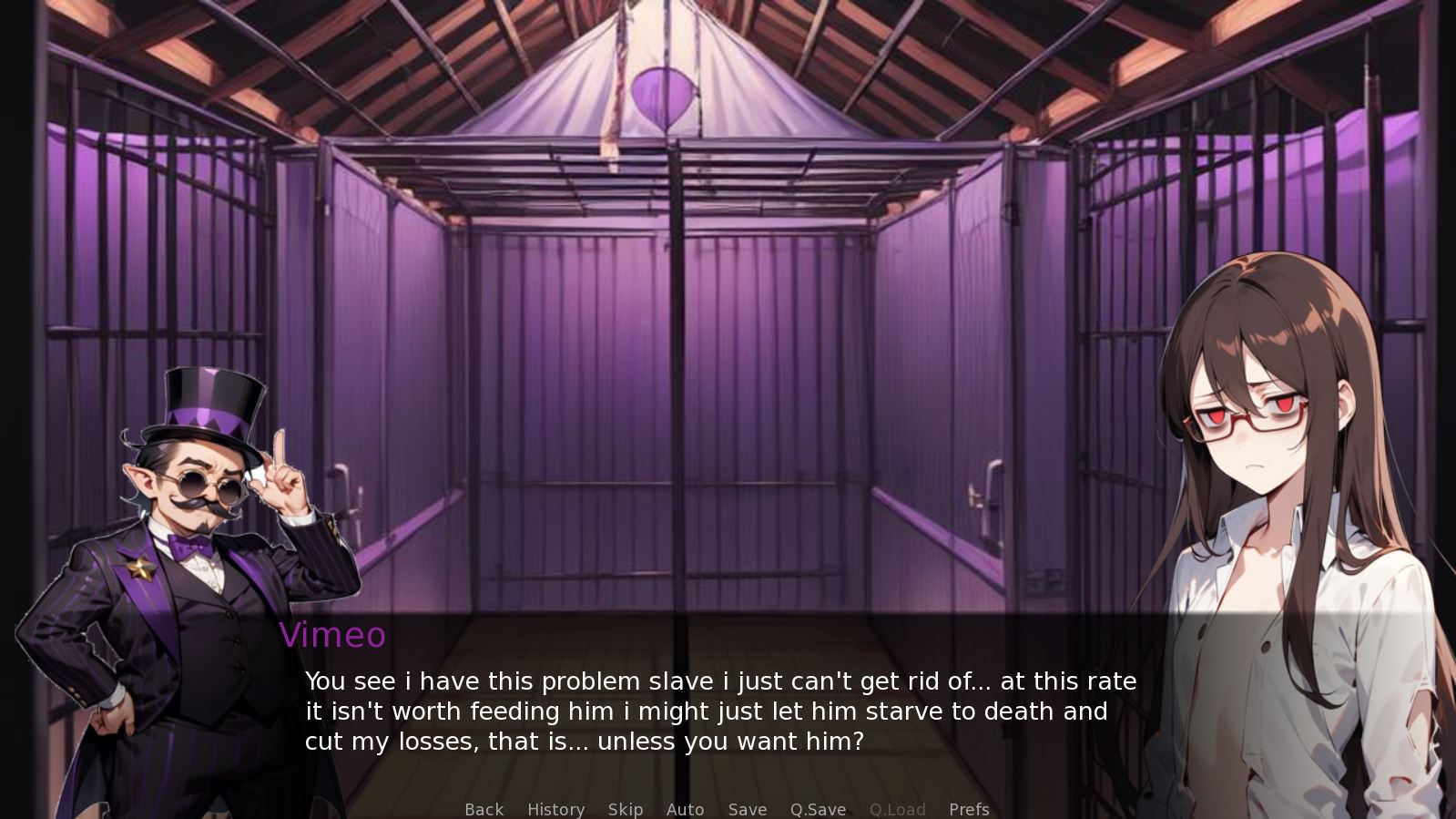Quick save with Q.Save
Viewport: 1456px width, 819px height.
point(818,809)
